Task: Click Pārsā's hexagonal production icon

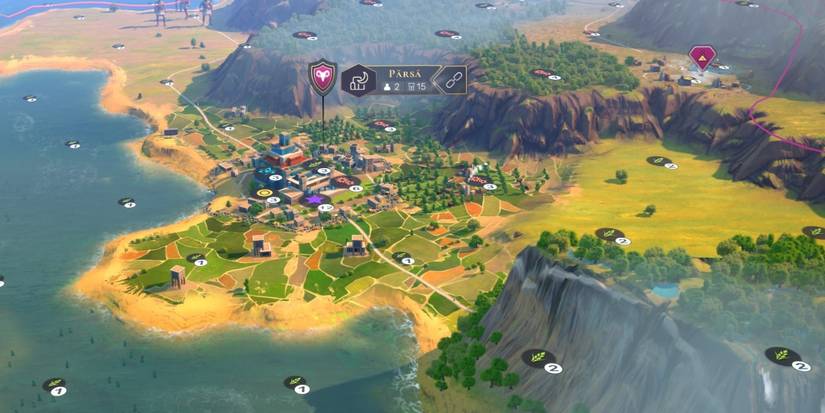Action: (x=358, y=80)
